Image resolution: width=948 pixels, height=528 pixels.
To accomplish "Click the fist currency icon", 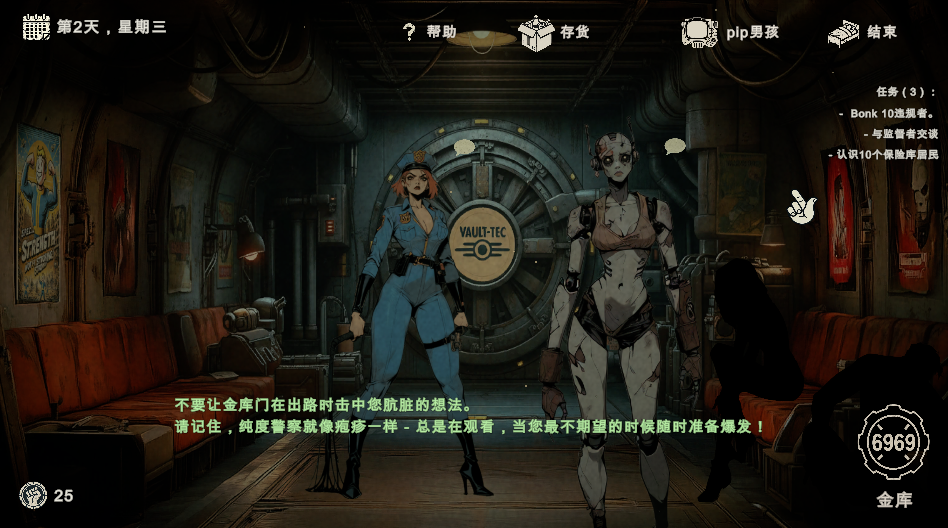I will (33, 494).
